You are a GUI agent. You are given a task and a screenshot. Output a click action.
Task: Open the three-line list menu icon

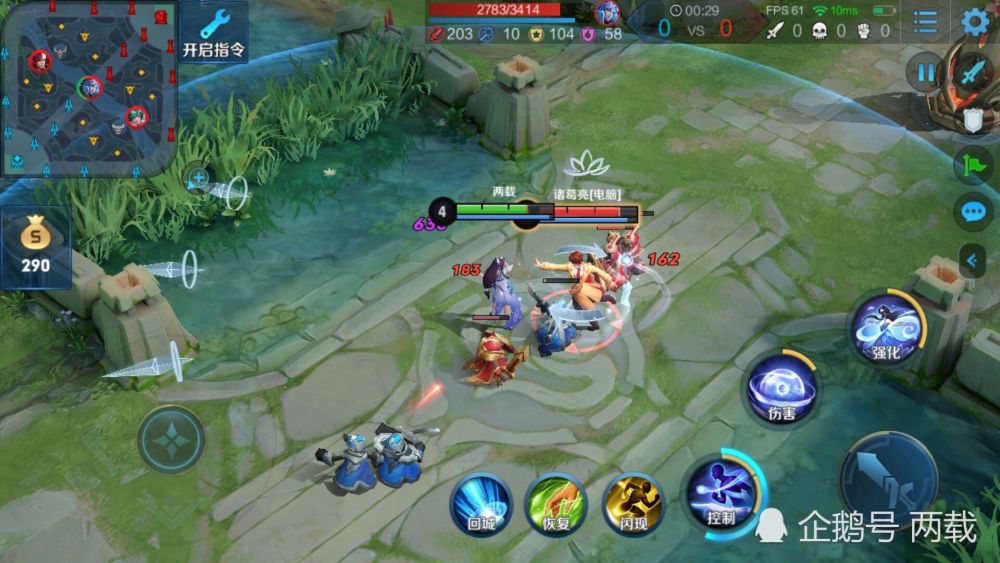pyautogui.click(x=926, y=21)
